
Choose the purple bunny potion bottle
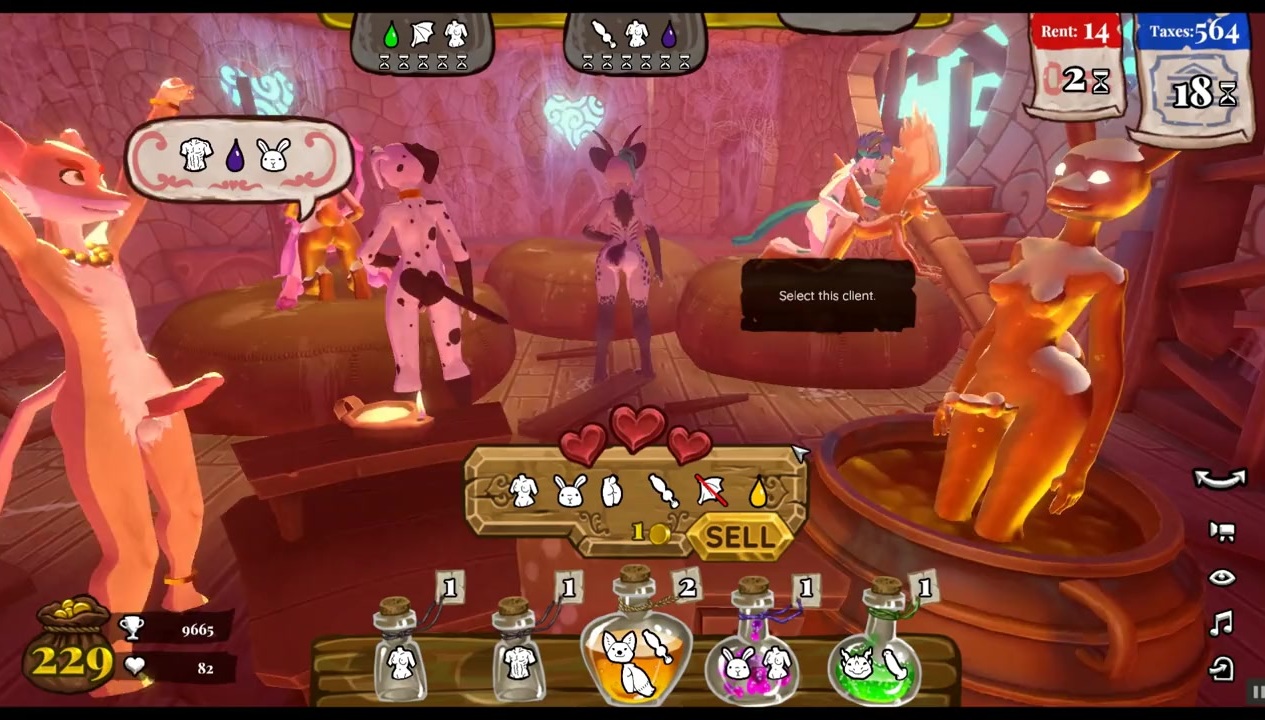[753, 650]
